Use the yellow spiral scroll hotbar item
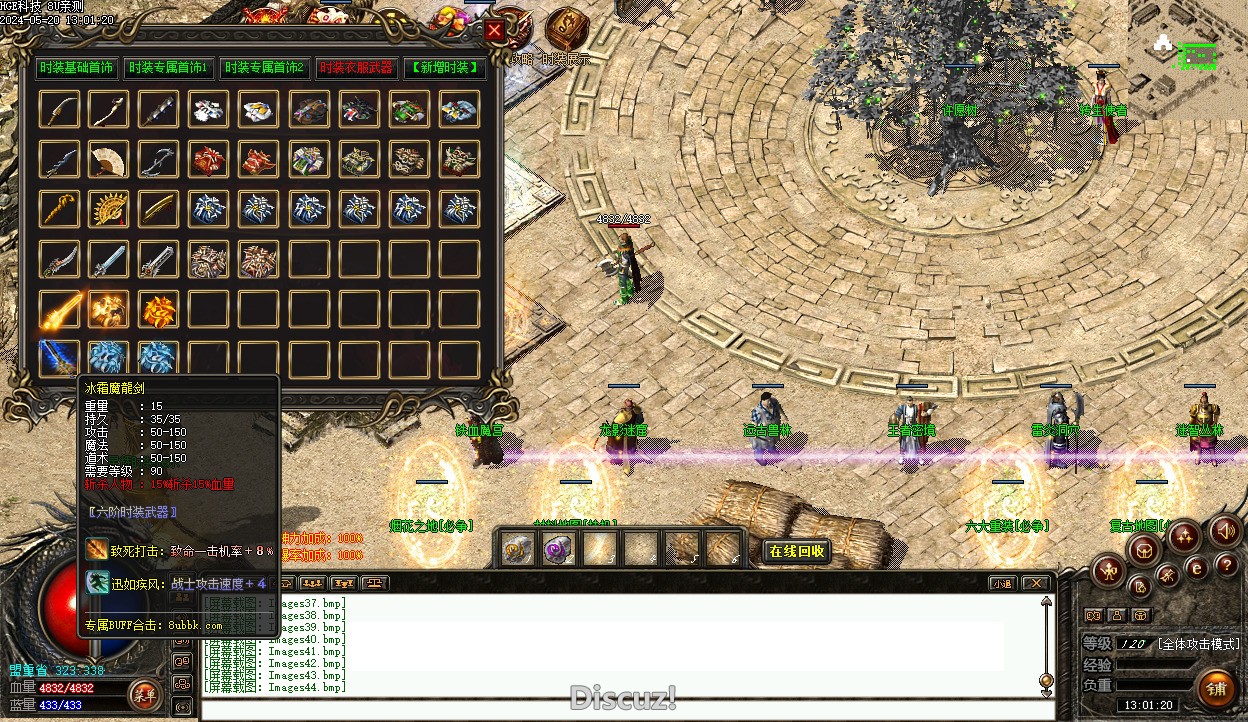Screen dimensions: 1248x722 (x=518, y=549)
